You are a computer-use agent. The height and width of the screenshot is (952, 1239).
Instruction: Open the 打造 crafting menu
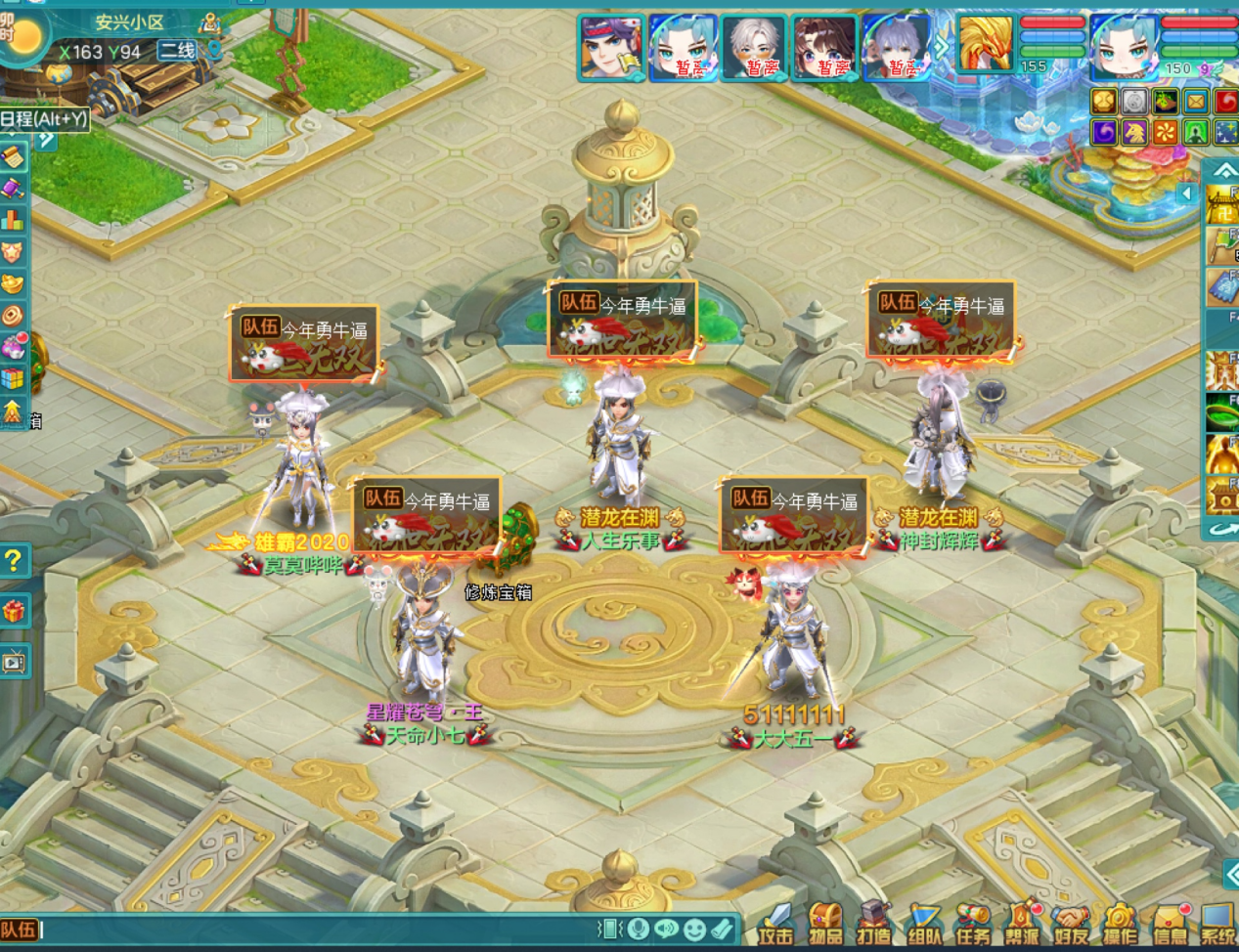[874, 925]
